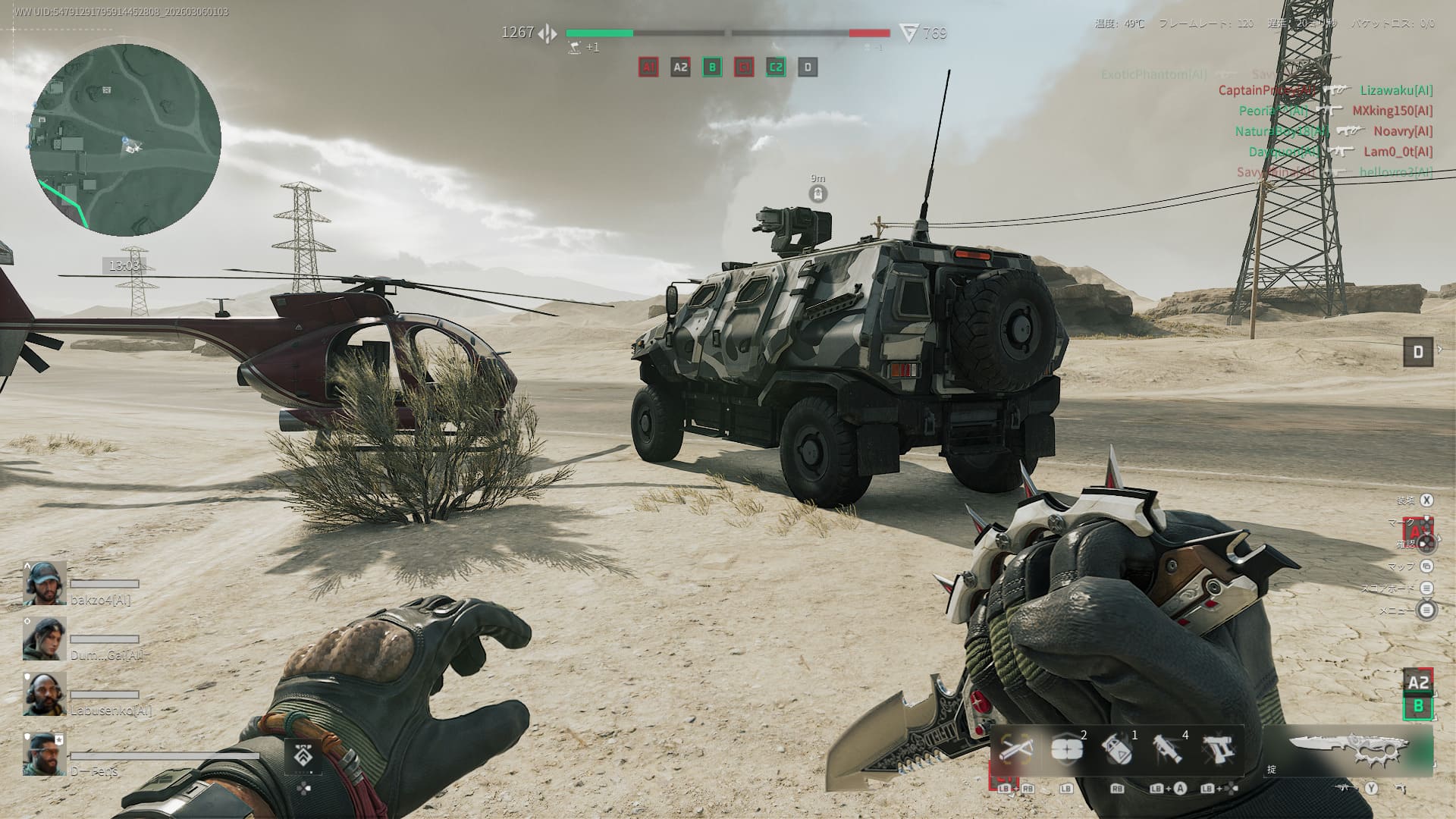The width and height of the screenshot is (1456, 819).
Task: Select the A2 objective marker in top bar
Action: coord(680,67)
